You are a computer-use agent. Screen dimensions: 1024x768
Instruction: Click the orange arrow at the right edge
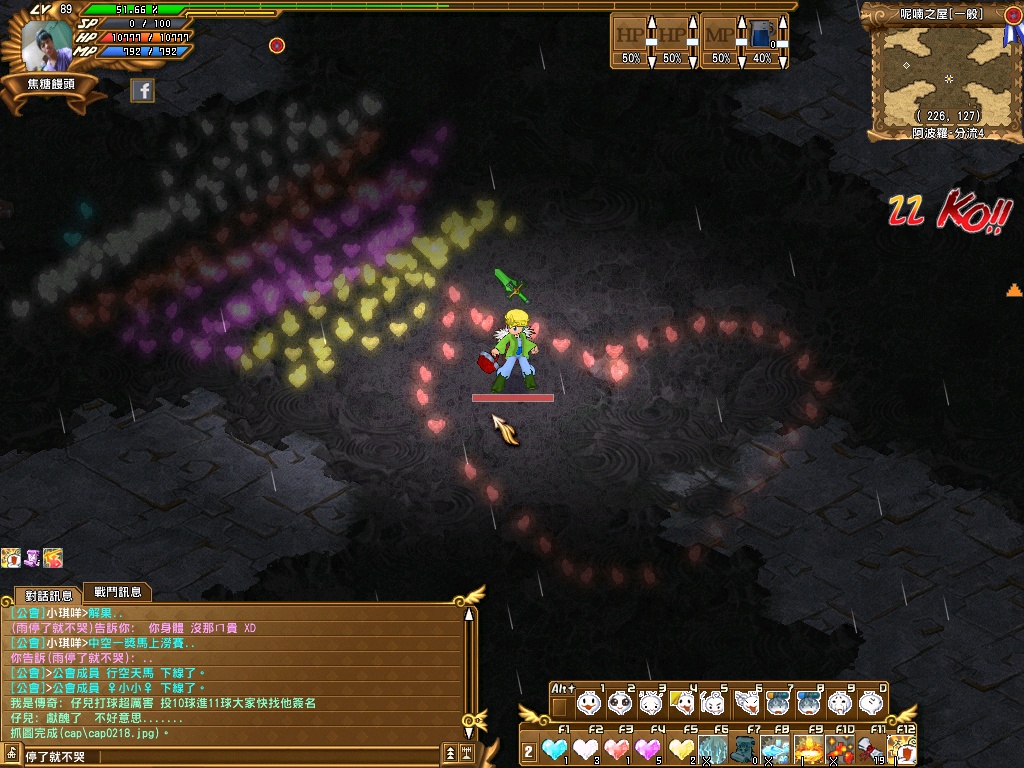tap(1014, 291)
